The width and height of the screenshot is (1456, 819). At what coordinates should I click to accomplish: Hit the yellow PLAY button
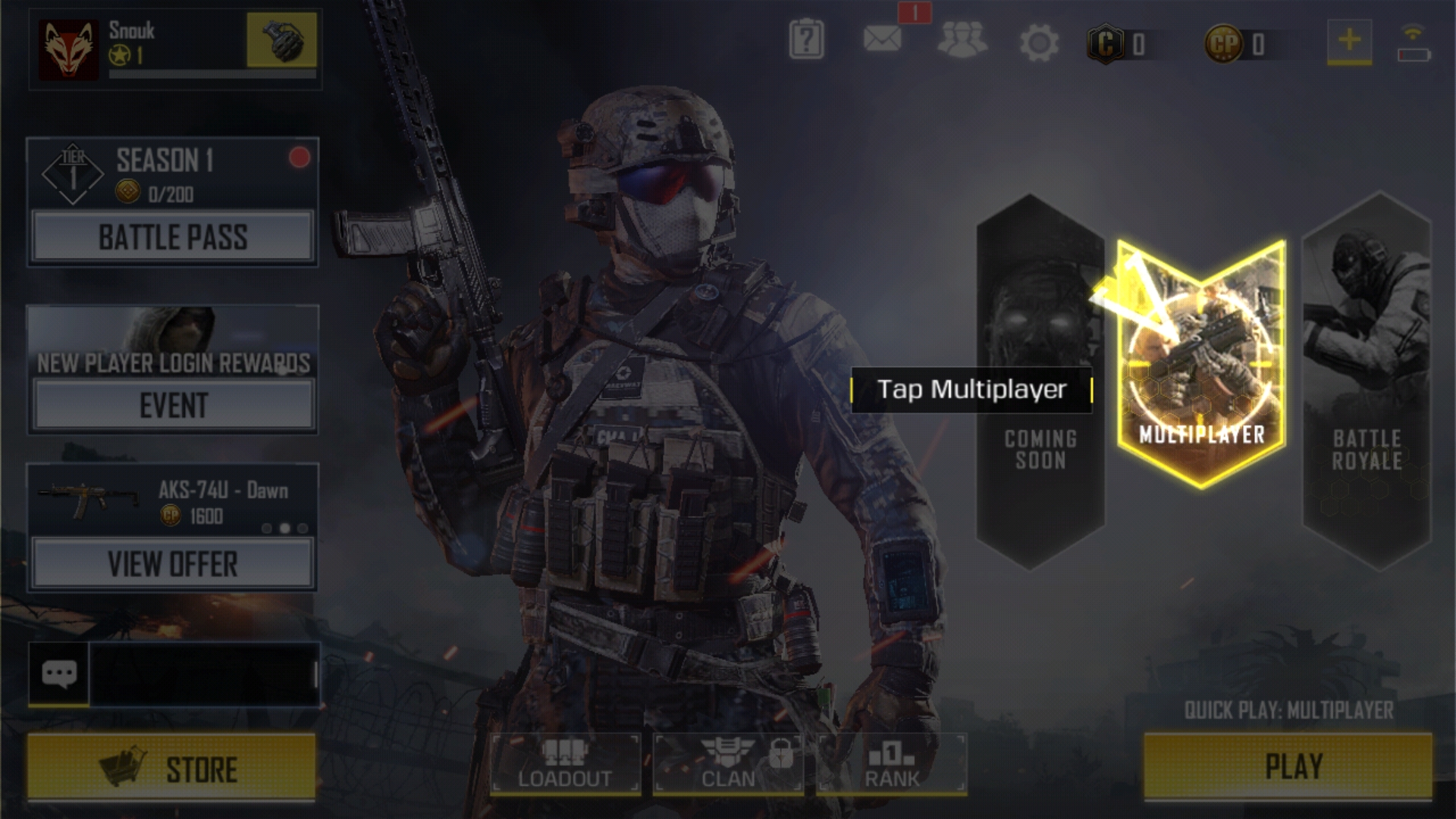coord(1288,766)
